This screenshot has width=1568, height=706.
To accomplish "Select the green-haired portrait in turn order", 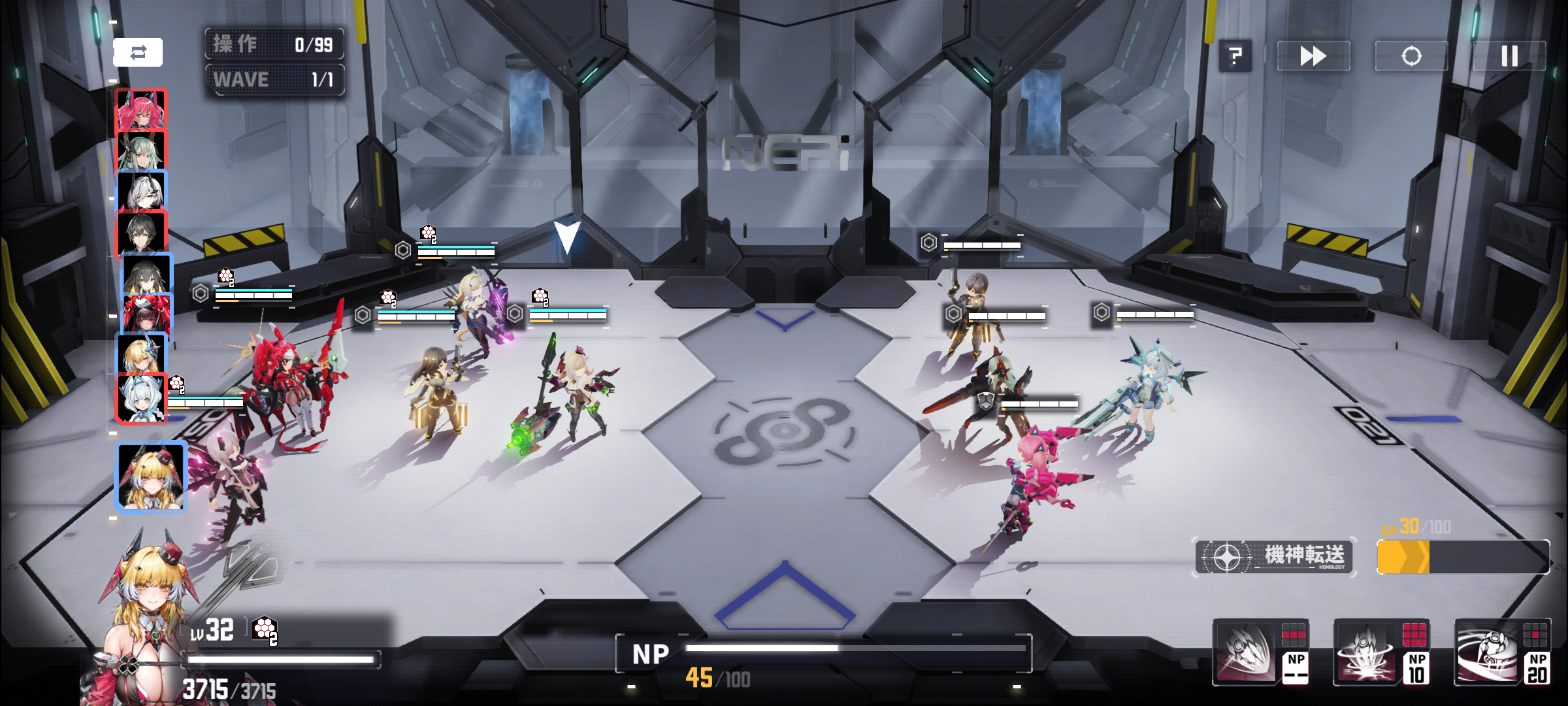I will (141, 150).
